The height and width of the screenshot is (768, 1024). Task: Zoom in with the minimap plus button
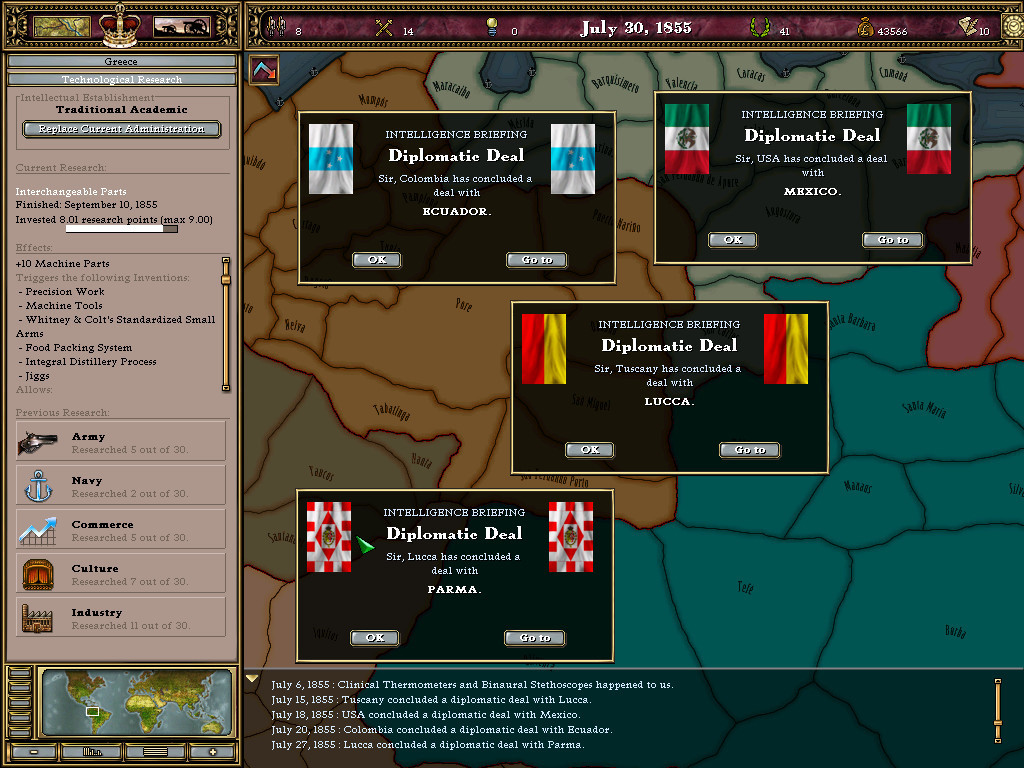pos(212,751)
